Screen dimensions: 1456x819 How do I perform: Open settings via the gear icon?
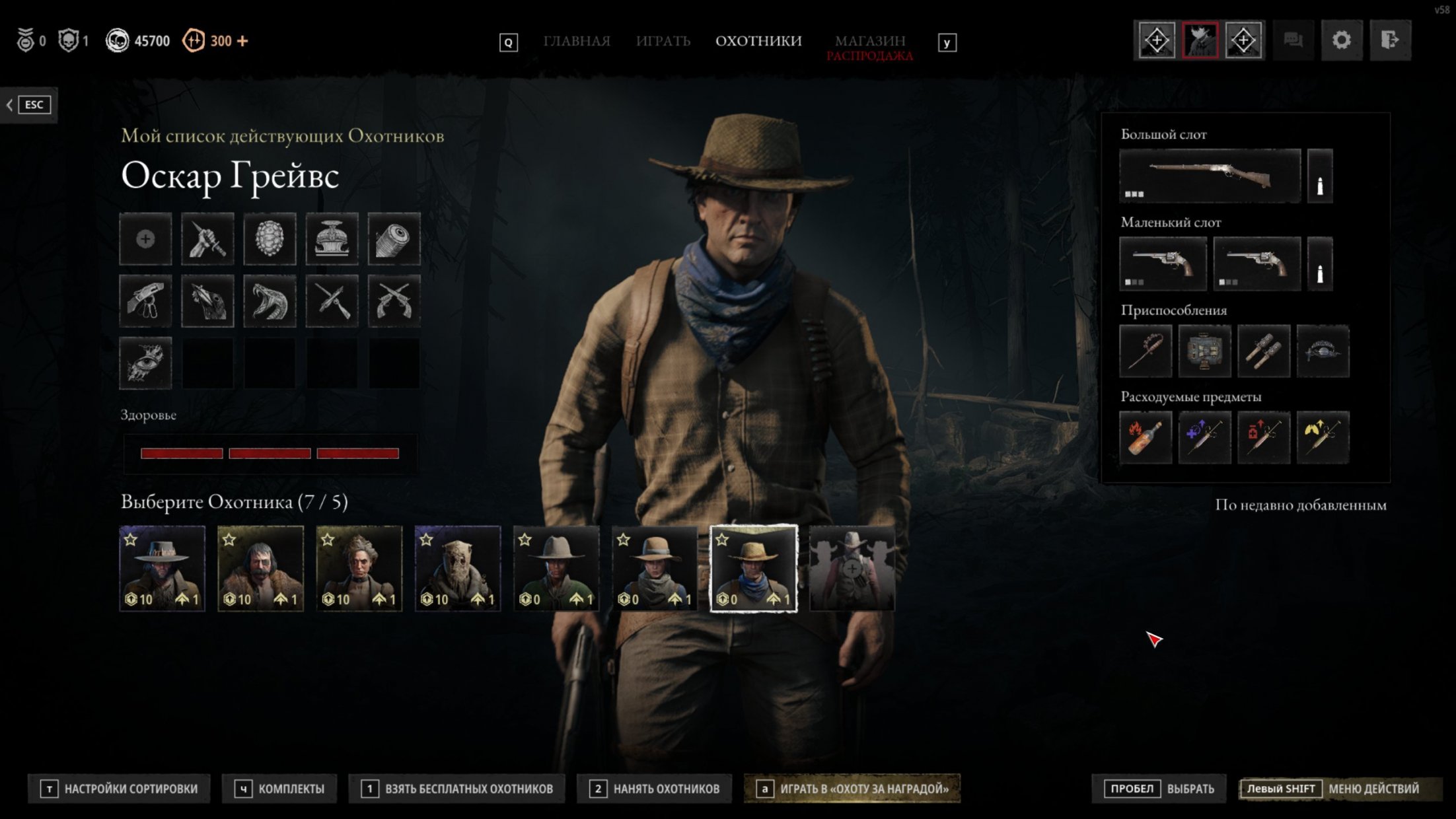coord(1341,40)
